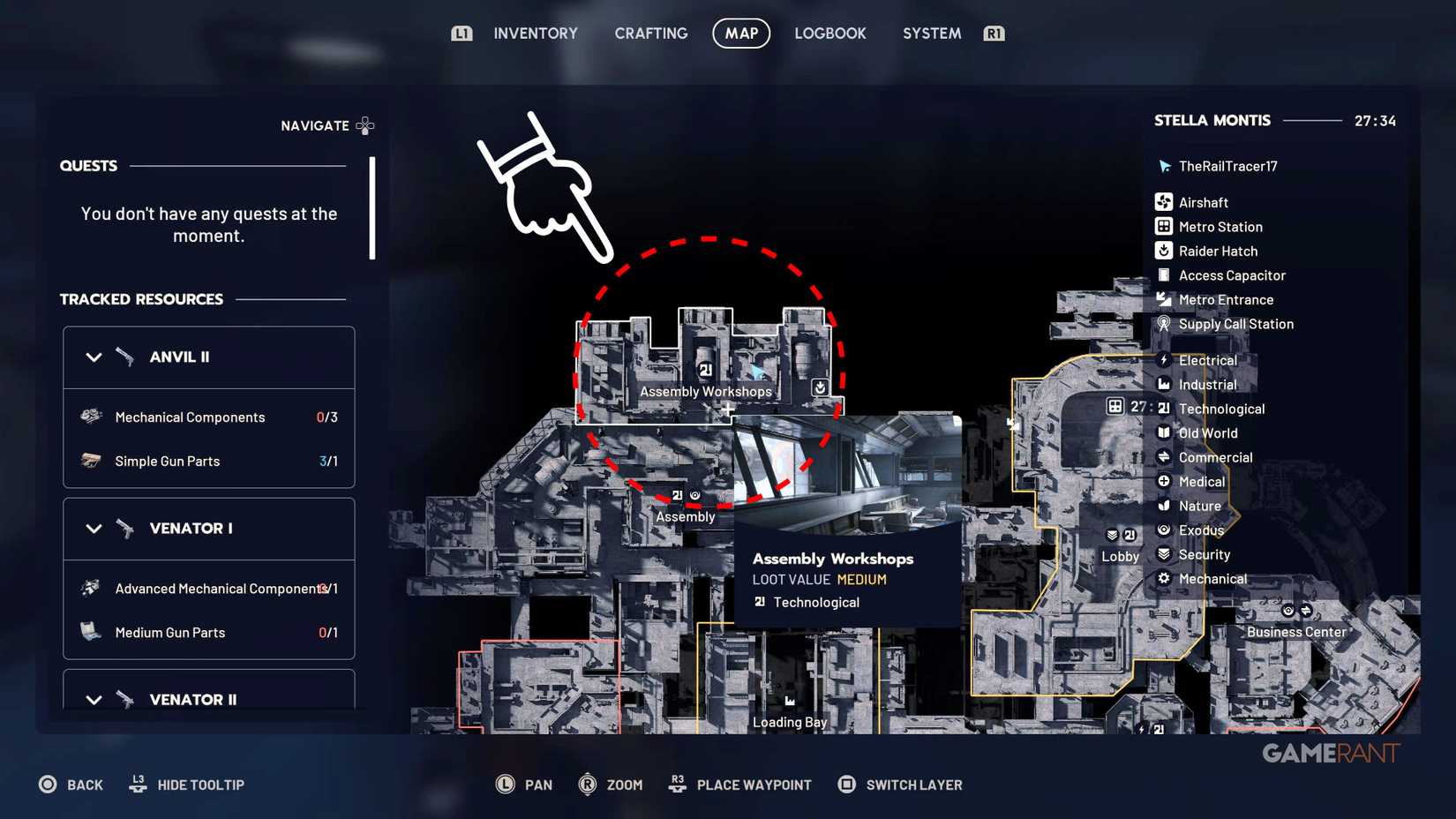1456x819 pixels.
Task: Select the Airshaft icon in the legend
Action: click(1164, 202)
